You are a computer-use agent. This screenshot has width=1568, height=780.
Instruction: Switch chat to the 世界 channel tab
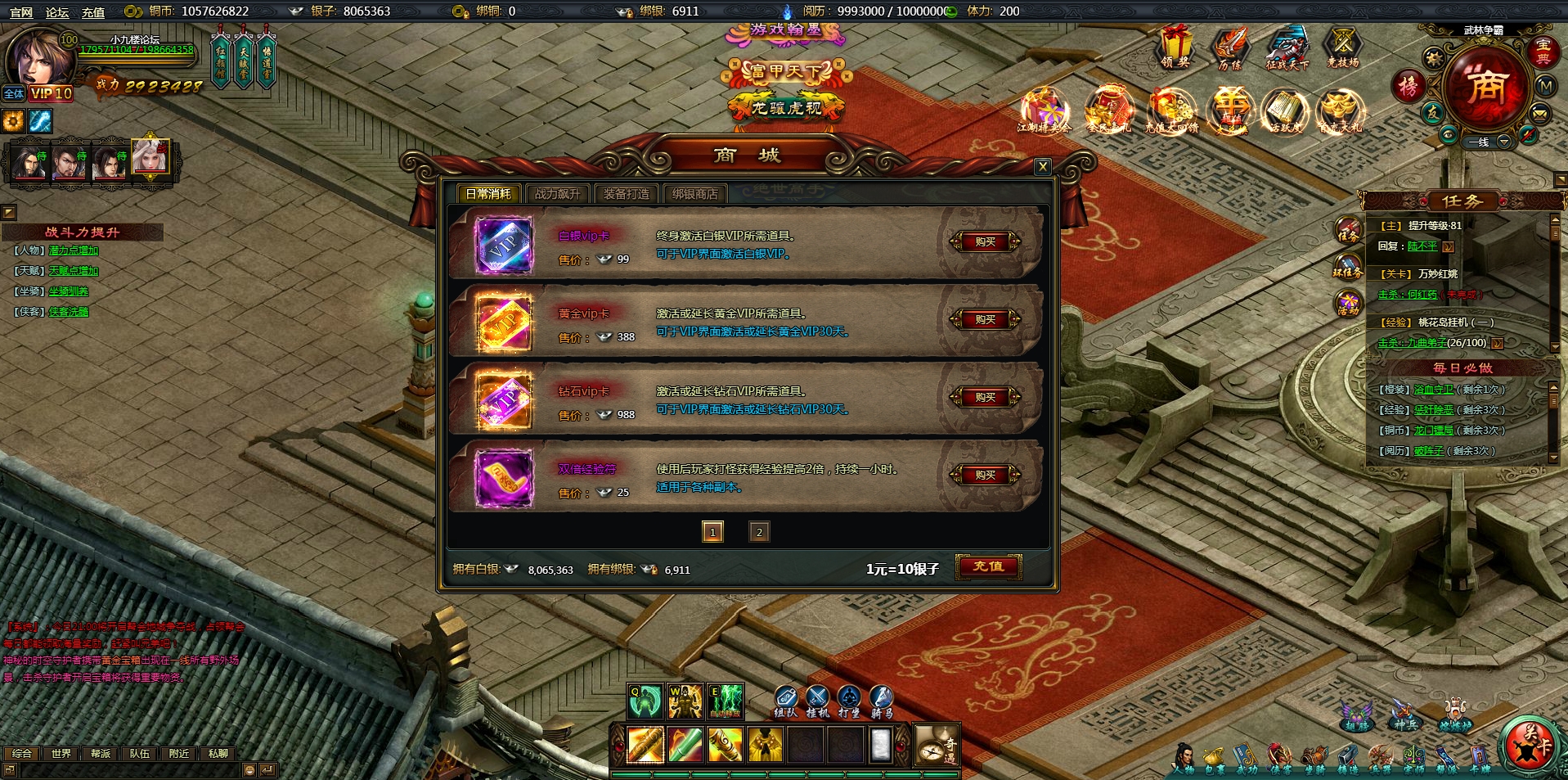click(61, 753)
